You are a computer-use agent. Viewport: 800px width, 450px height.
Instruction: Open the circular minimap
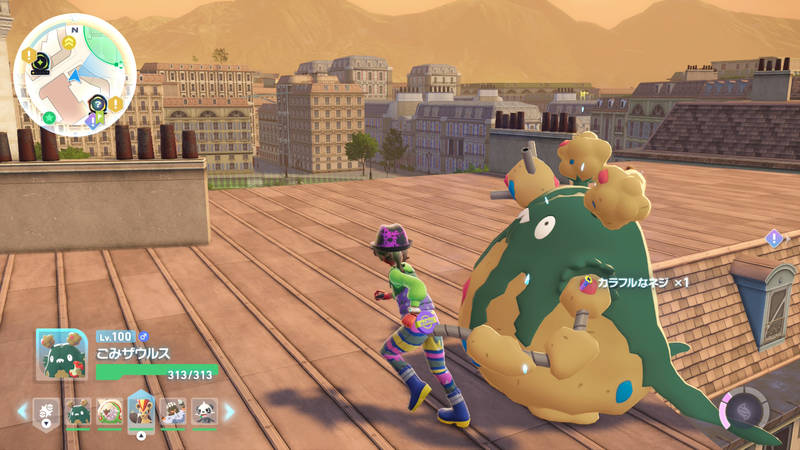(x=75, y=76)
